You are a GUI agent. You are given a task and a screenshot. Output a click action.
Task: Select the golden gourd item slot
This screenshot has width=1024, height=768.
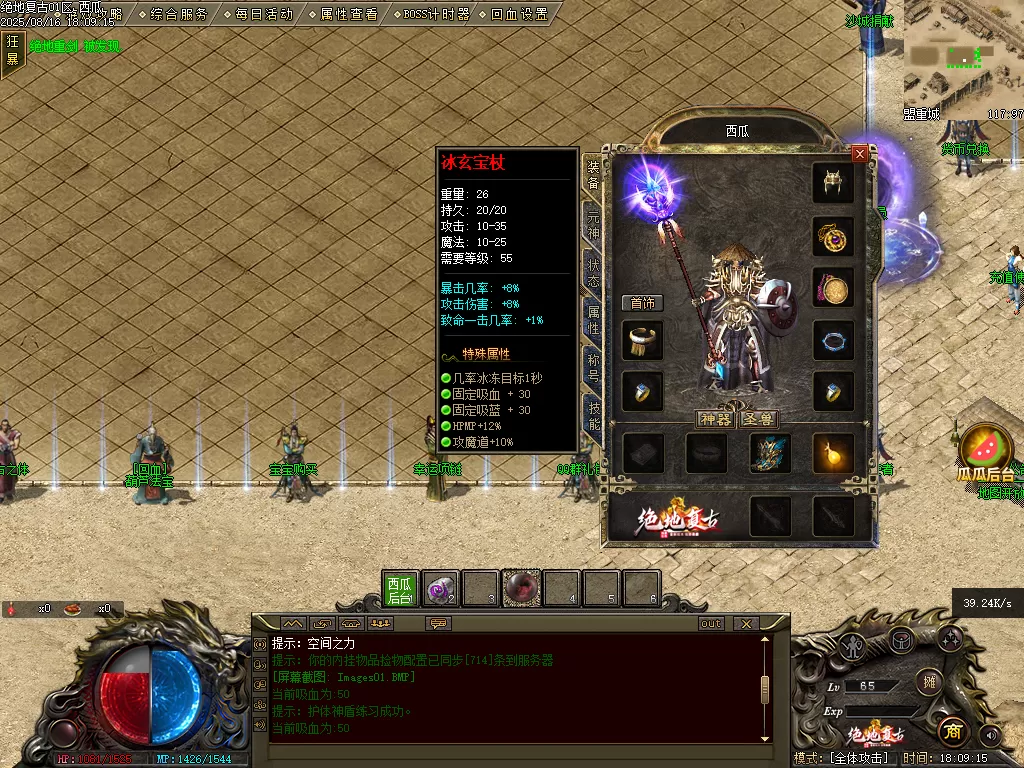pos(832,453)
